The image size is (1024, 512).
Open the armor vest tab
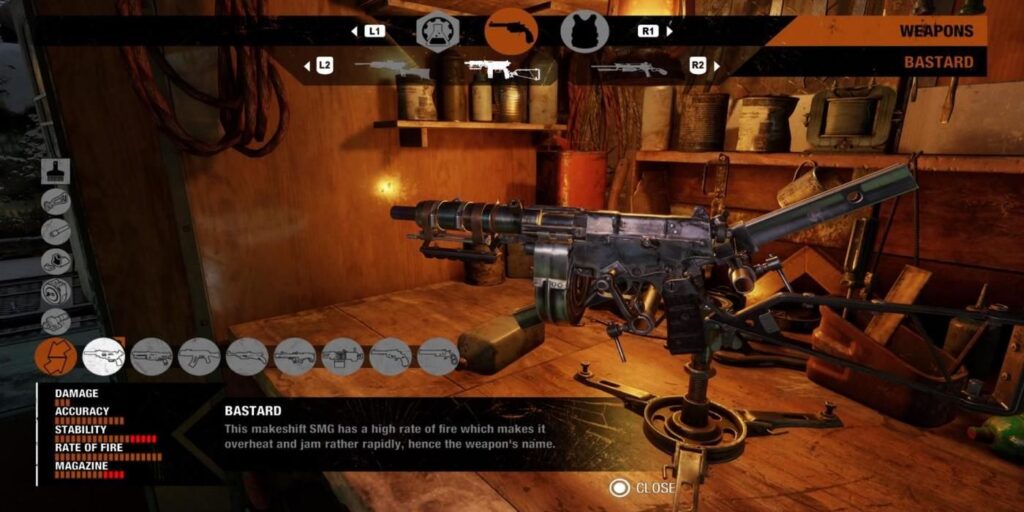tap(584, 31)
